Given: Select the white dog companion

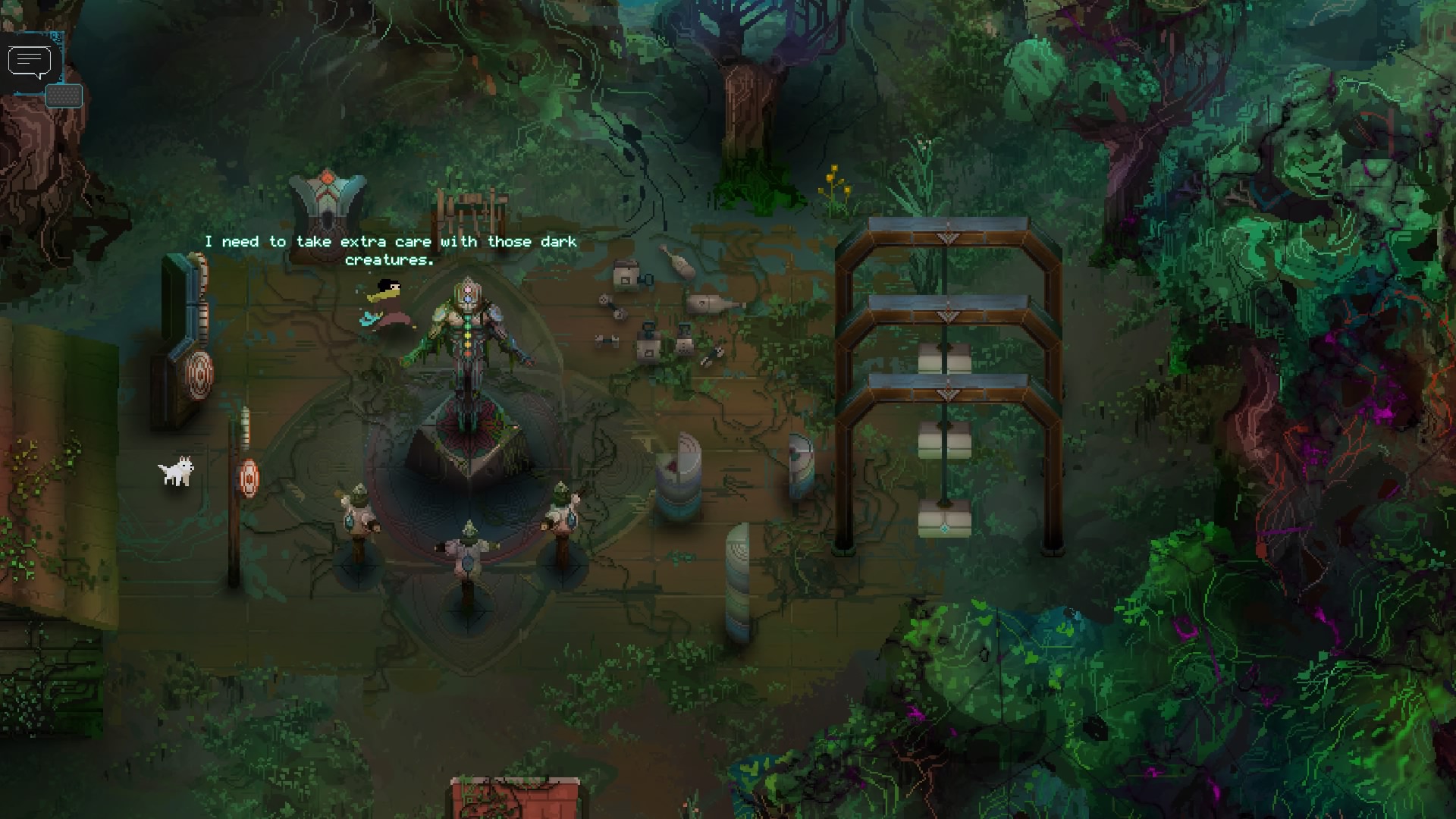Looking at the screenshot, I should (176, 474).
